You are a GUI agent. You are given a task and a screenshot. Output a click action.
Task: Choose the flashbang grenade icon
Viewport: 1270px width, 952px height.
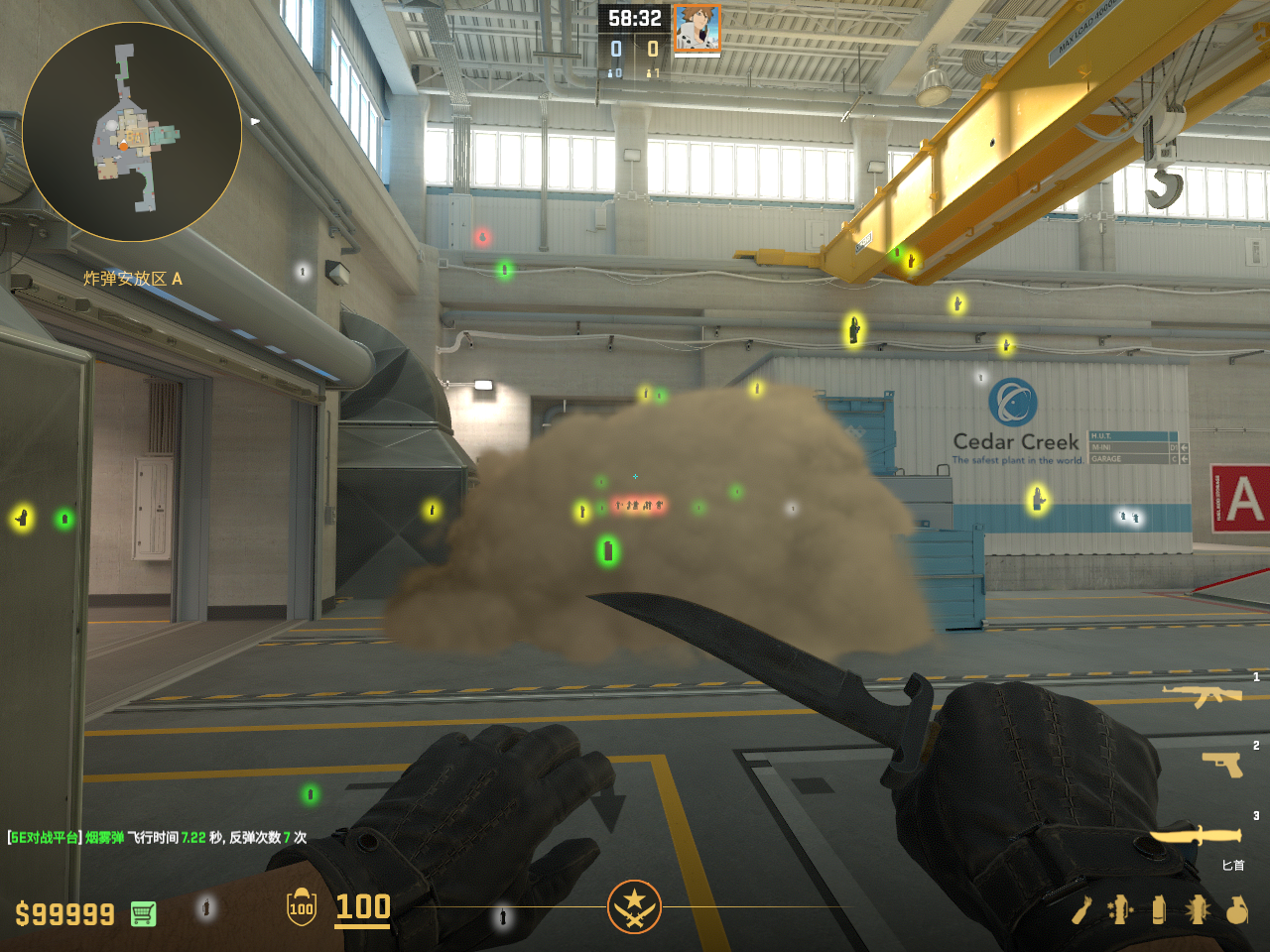[1197, 909]
